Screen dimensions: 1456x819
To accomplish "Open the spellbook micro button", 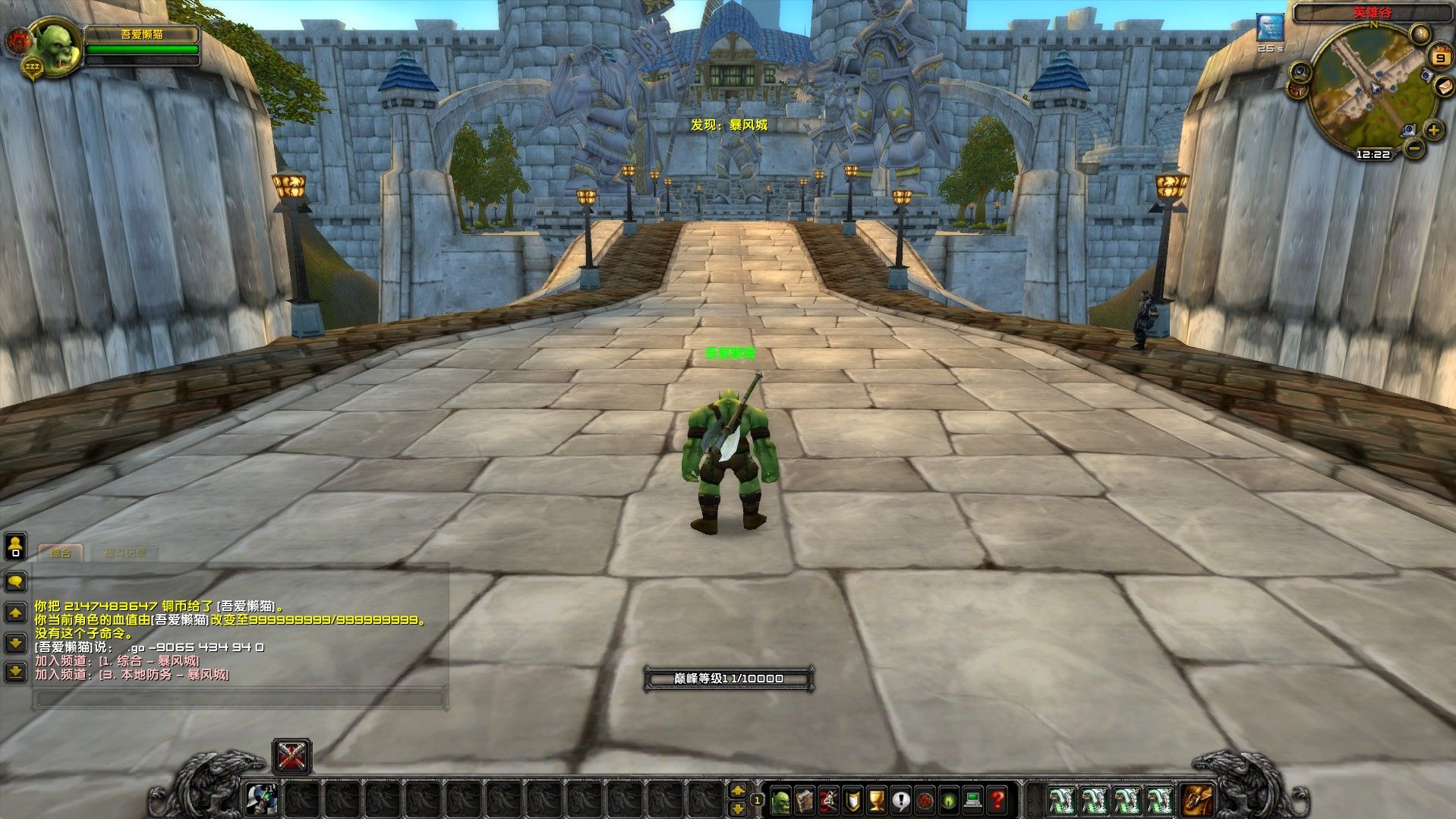I will pos(805,799).
